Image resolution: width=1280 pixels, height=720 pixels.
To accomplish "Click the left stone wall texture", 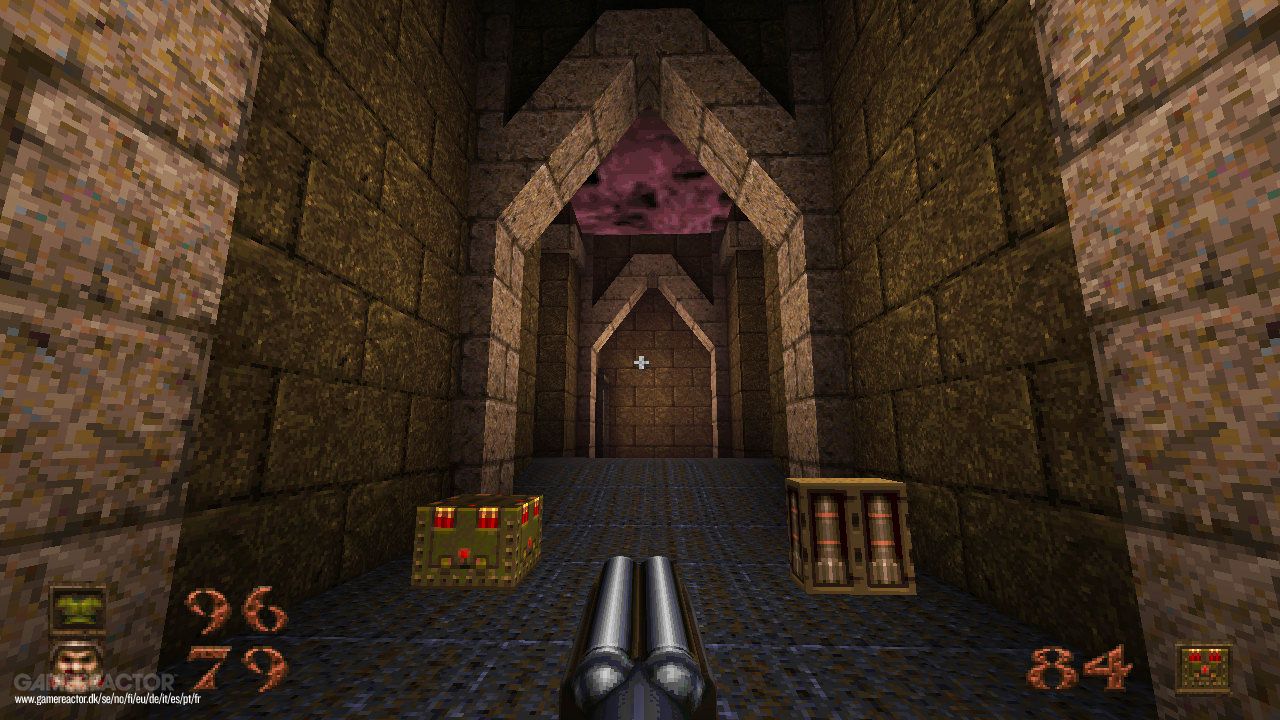I will 200,300.
